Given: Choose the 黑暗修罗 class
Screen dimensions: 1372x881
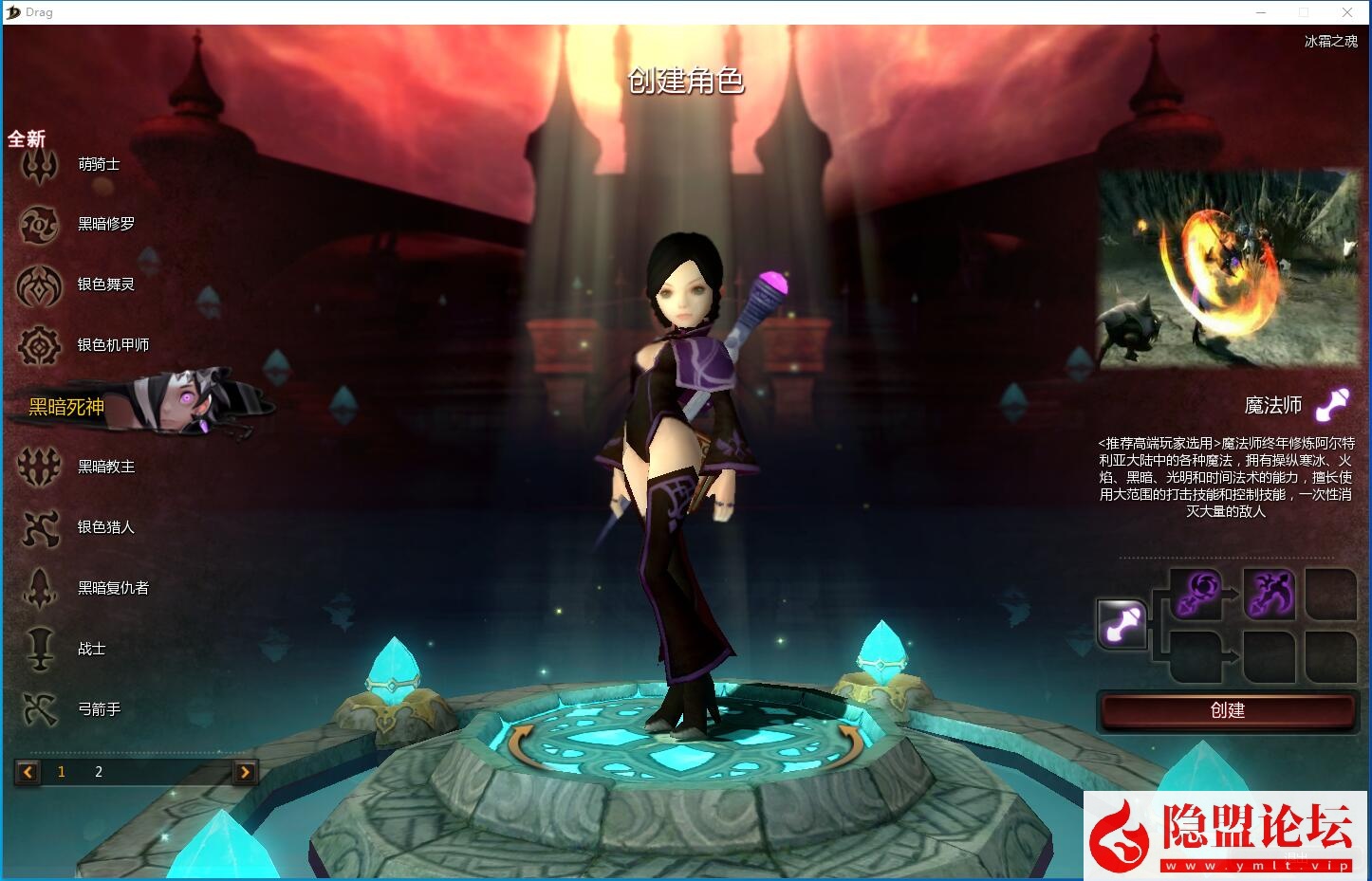Looking at the screenshot, I should click(105, 225).
